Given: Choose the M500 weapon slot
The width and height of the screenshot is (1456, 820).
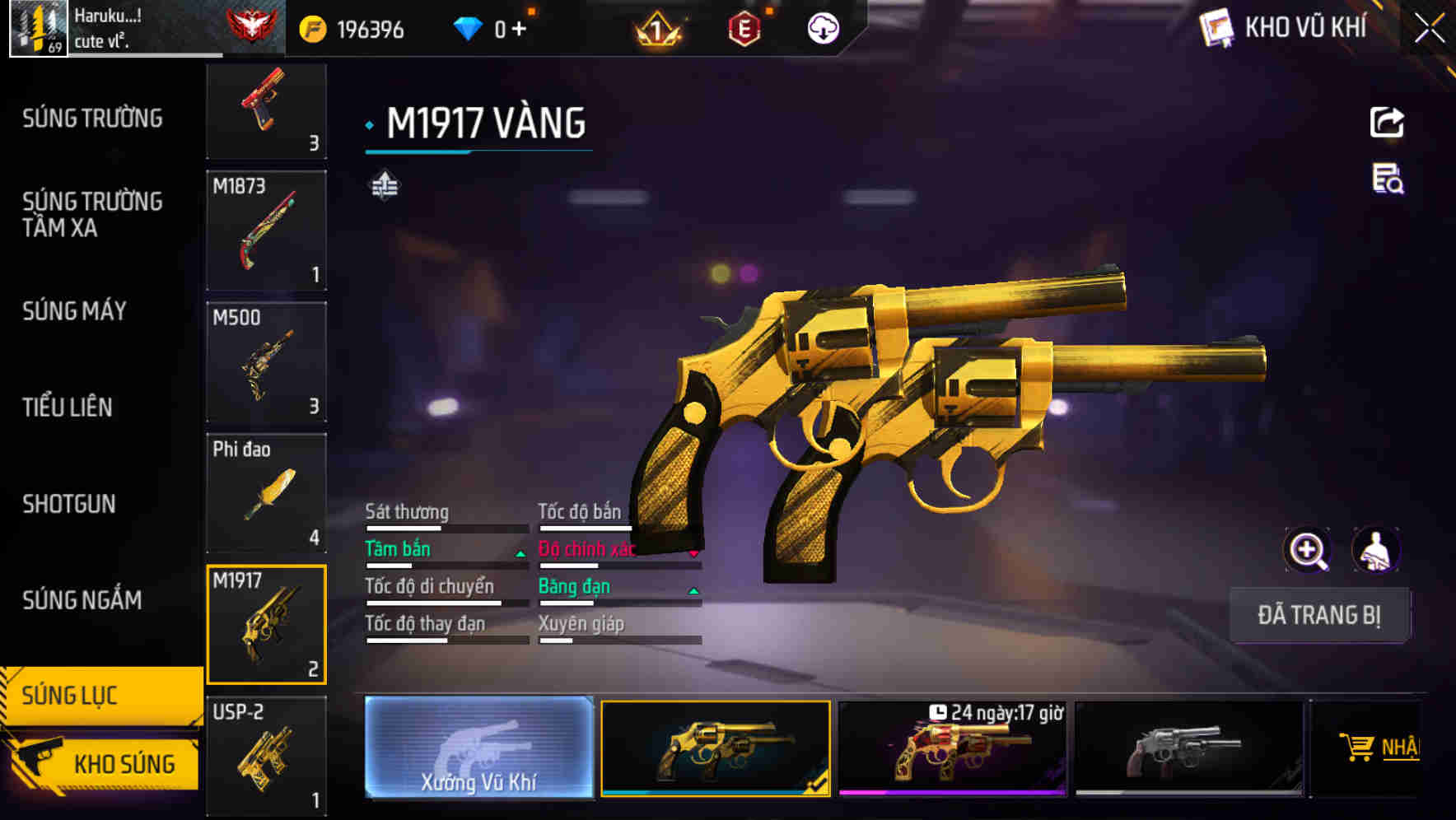Looking at the screenshot, I should tap(266, 362).
